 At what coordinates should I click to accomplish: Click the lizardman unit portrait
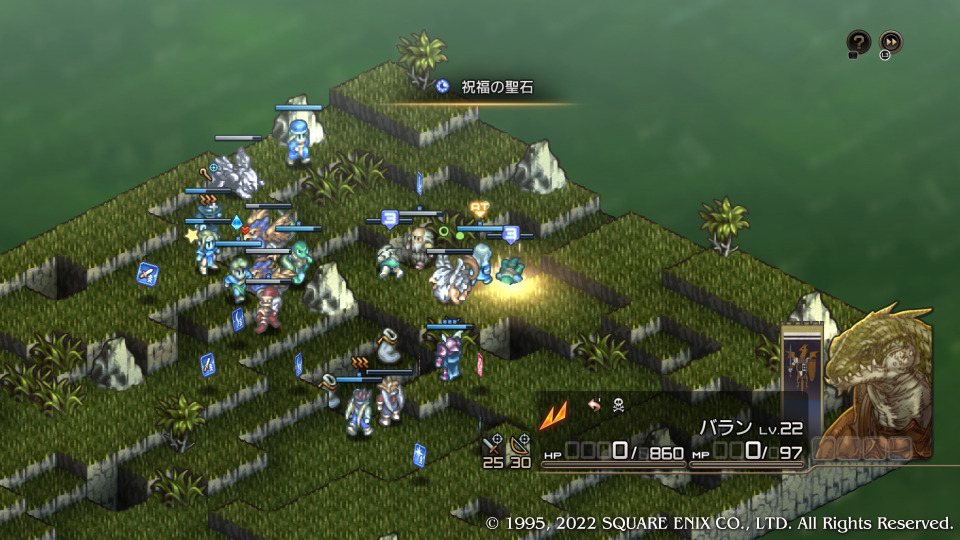(880, 383)
